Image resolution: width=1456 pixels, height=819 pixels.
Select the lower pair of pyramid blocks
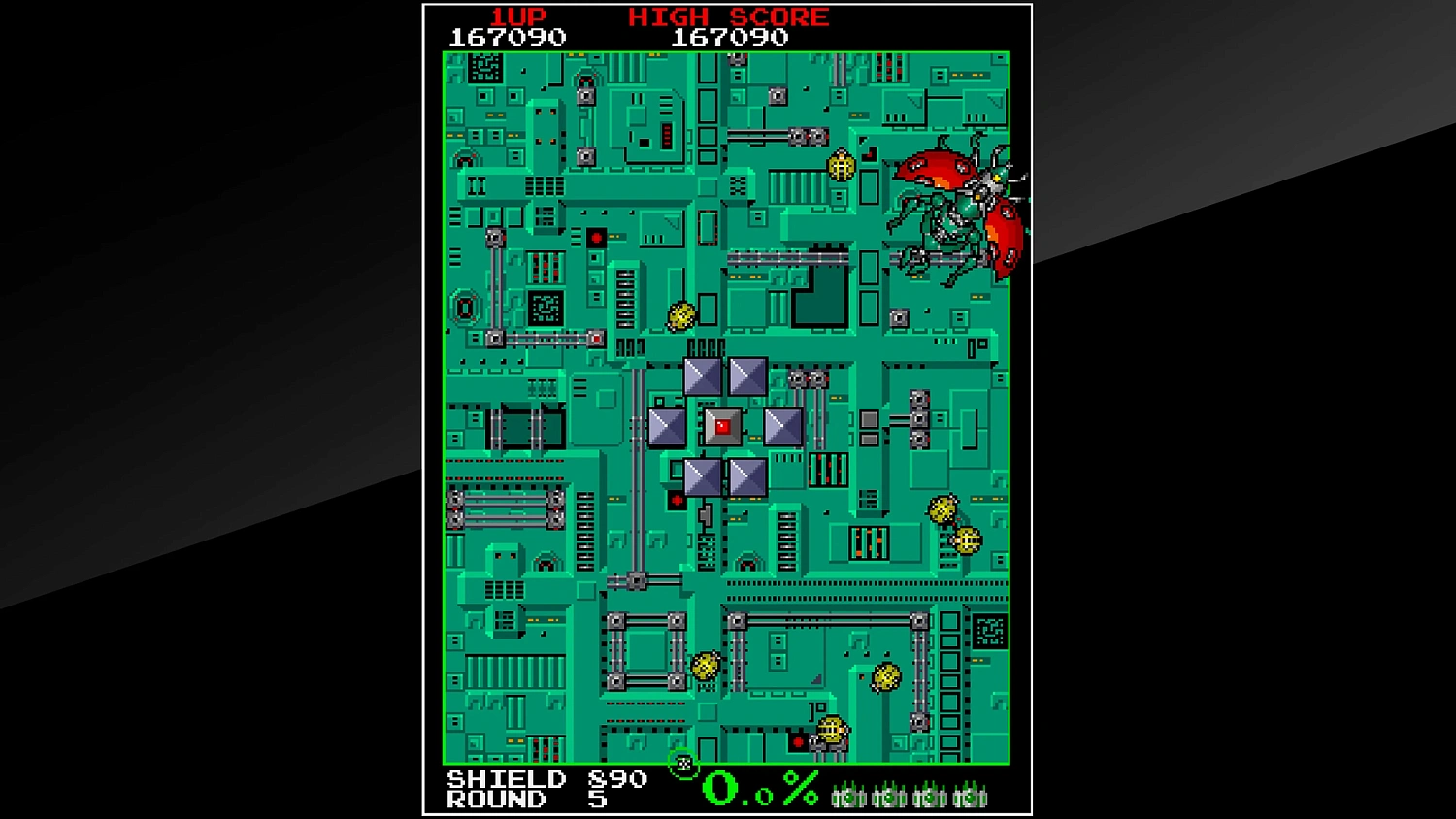click(x=726, y=475)
